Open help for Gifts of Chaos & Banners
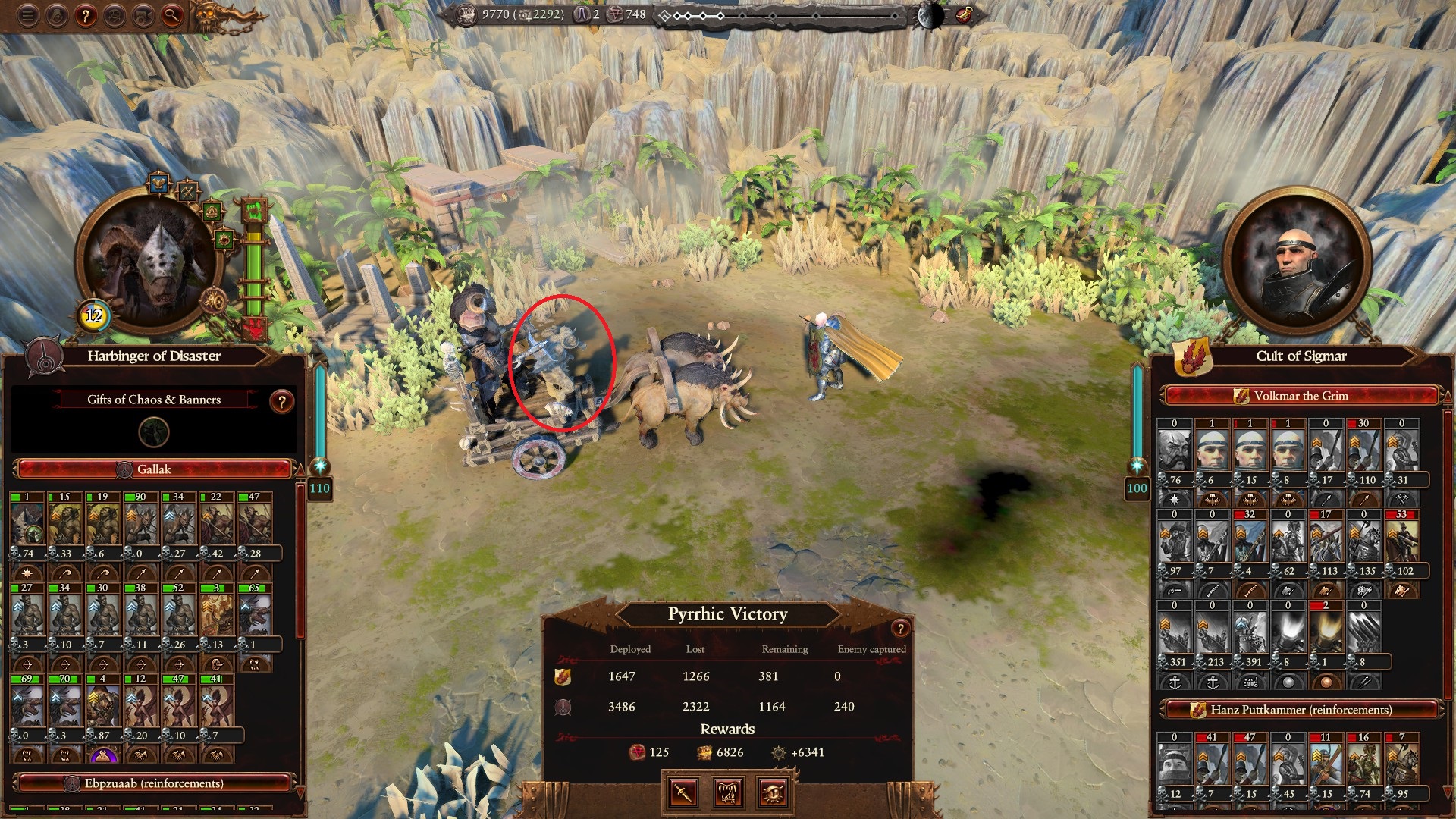The image size is (1456, 819). coord(281,401)
